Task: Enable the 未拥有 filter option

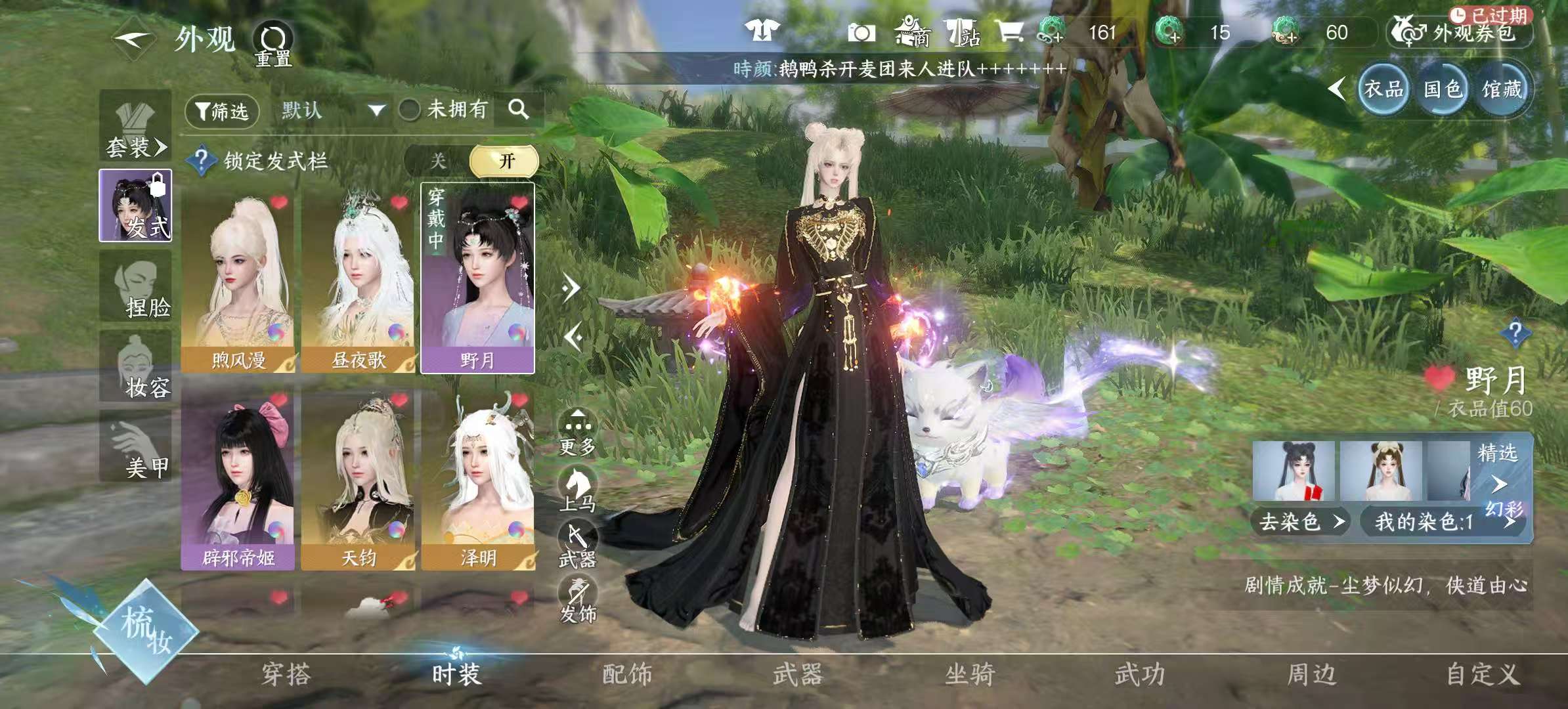Action: coord(409,110)
